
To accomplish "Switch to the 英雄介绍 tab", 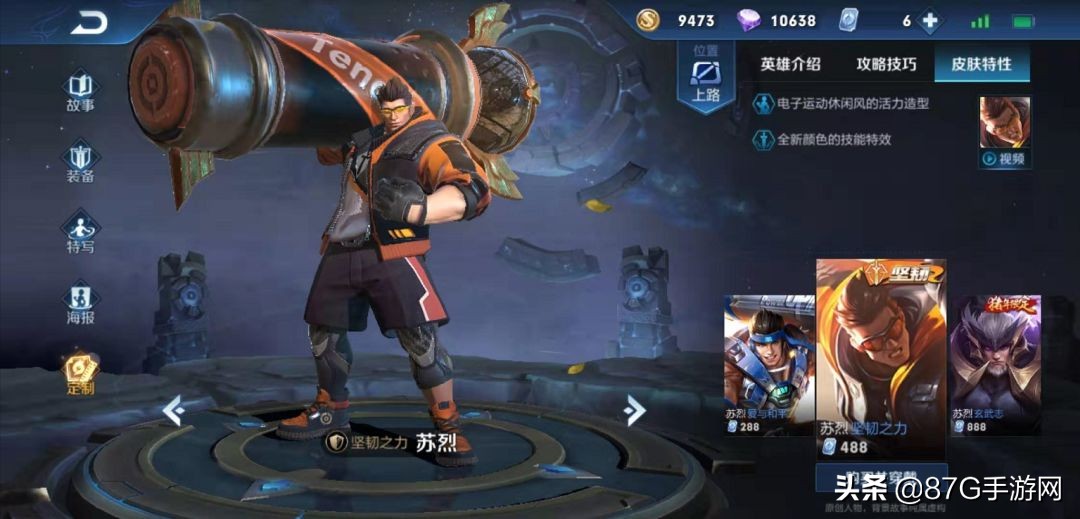I will point(790,64).
